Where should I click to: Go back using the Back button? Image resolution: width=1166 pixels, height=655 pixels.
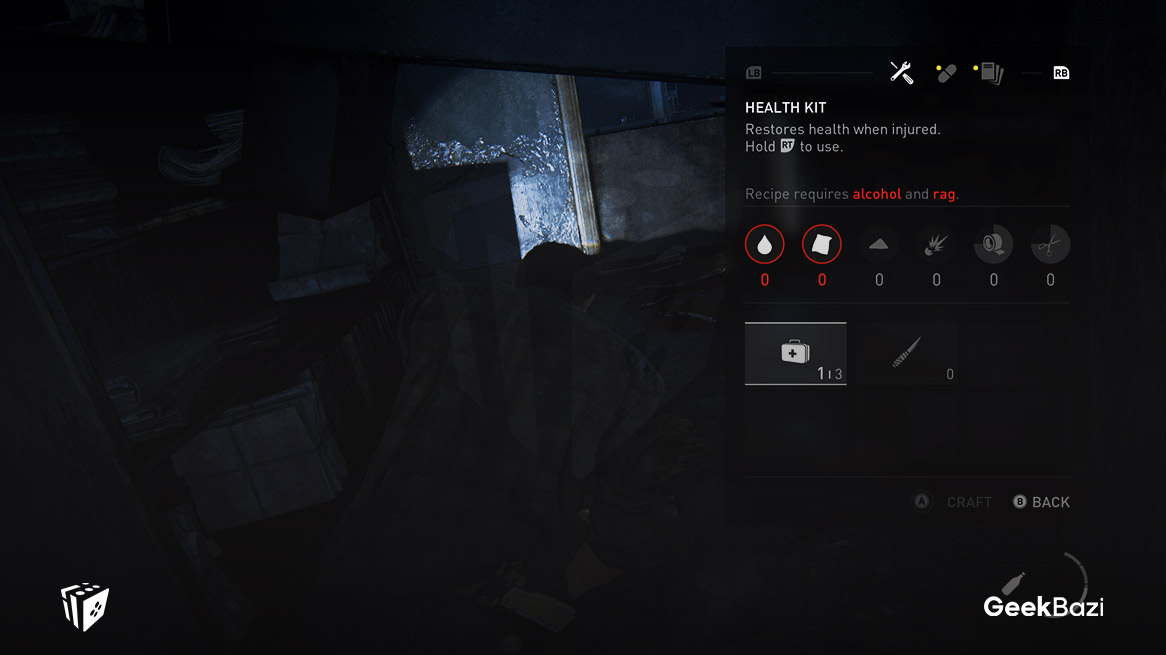pos(1050,502)
